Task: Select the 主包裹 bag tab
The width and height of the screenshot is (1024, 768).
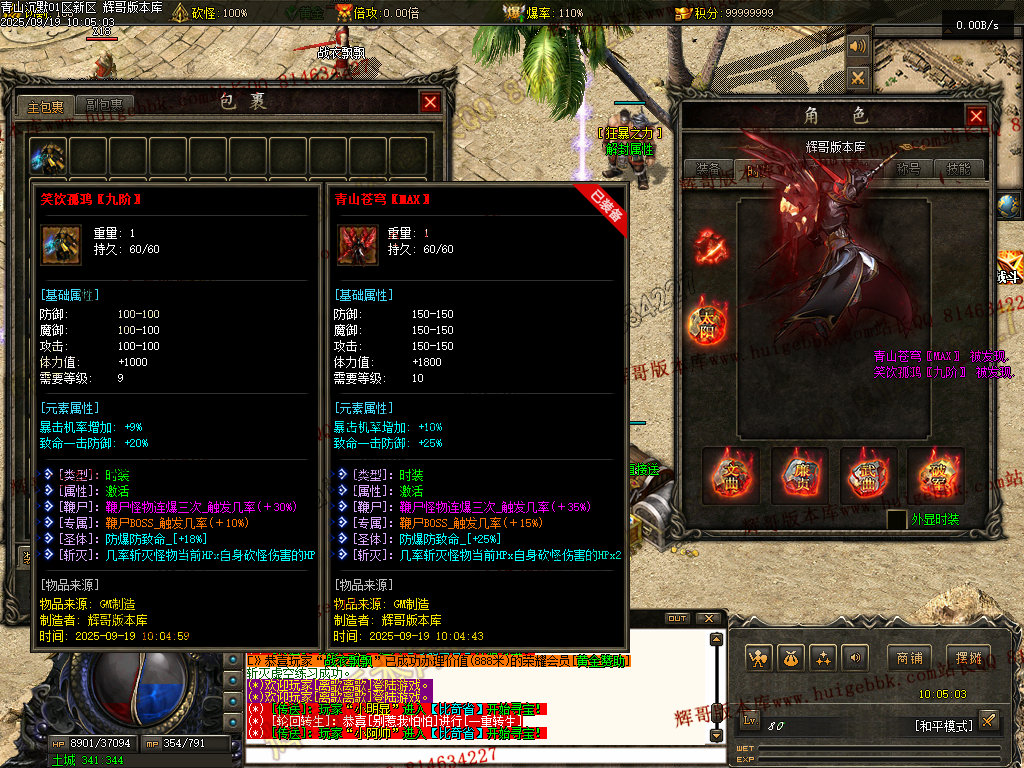Action: pyautogui.click(x=46, y=106)
